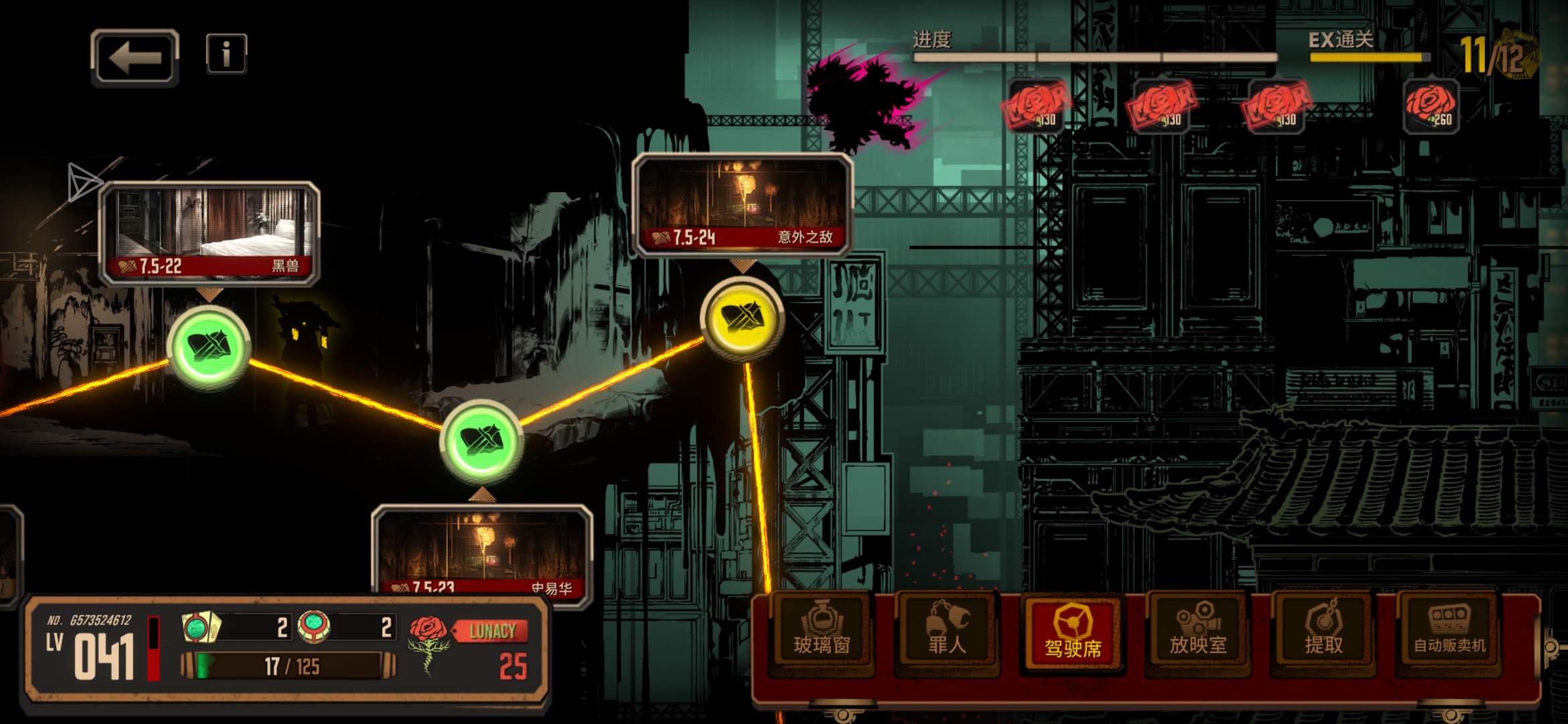The height and width of the screenshot is (724, 1568).
Task: Select stage 7.5-24 thumbnail
Action: (x=742, y=203)
